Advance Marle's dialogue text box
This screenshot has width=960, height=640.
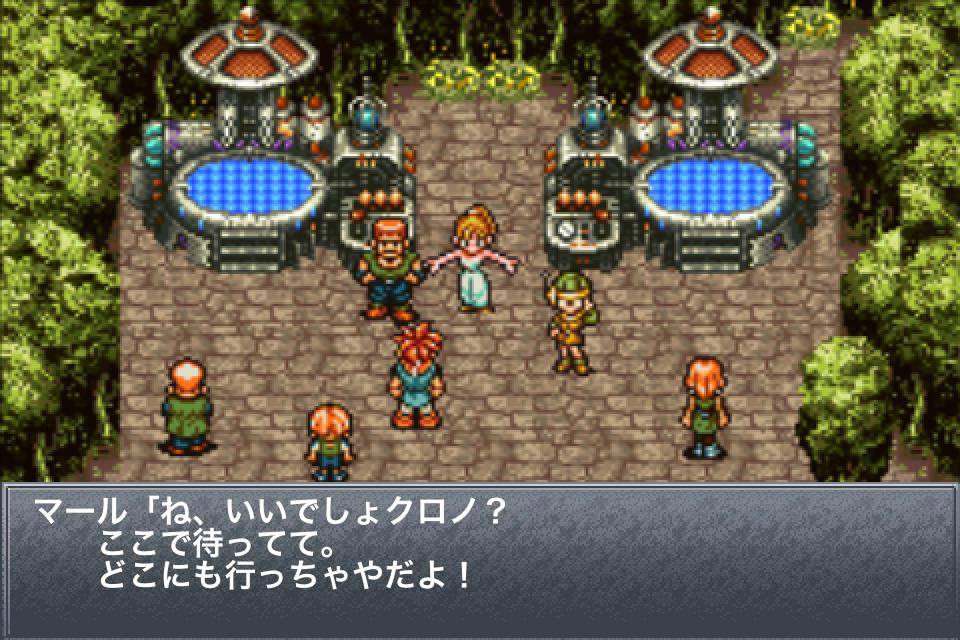tap(480, 560)
